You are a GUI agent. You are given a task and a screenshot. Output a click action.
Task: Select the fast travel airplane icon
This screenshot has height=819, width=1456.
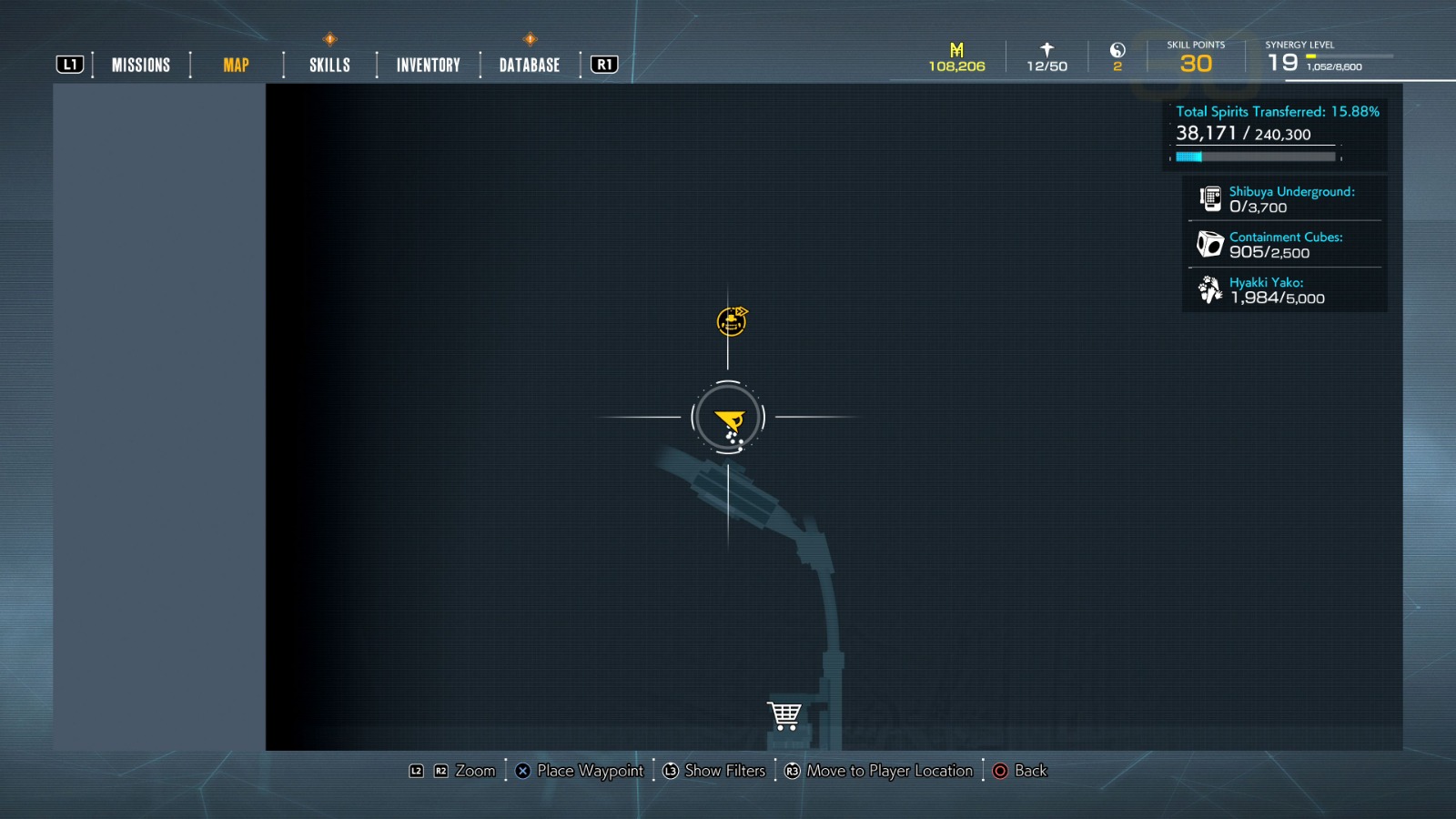(1046, 48)
